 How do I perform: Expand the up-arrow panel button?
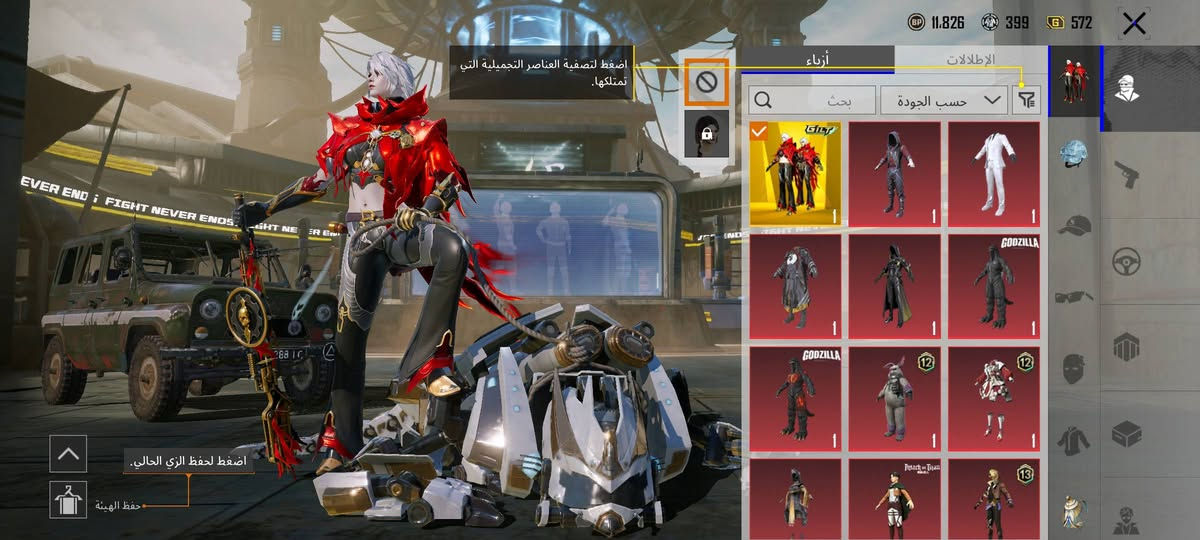click(x=68, y=454)
